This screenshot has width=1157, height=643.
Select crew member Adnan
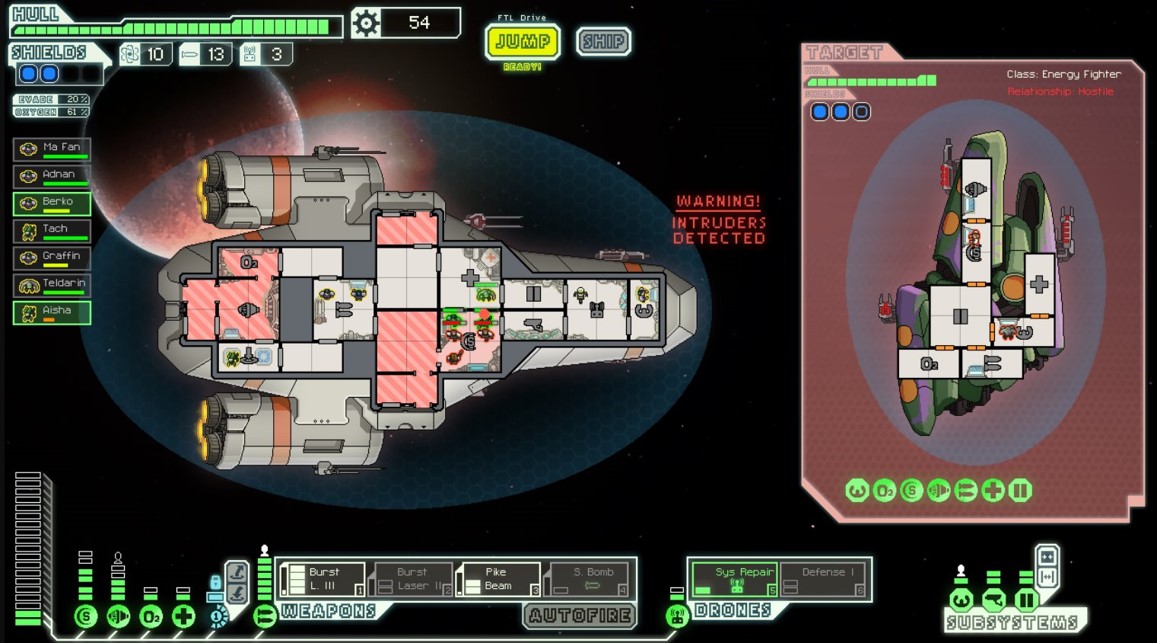coord(52,176)
